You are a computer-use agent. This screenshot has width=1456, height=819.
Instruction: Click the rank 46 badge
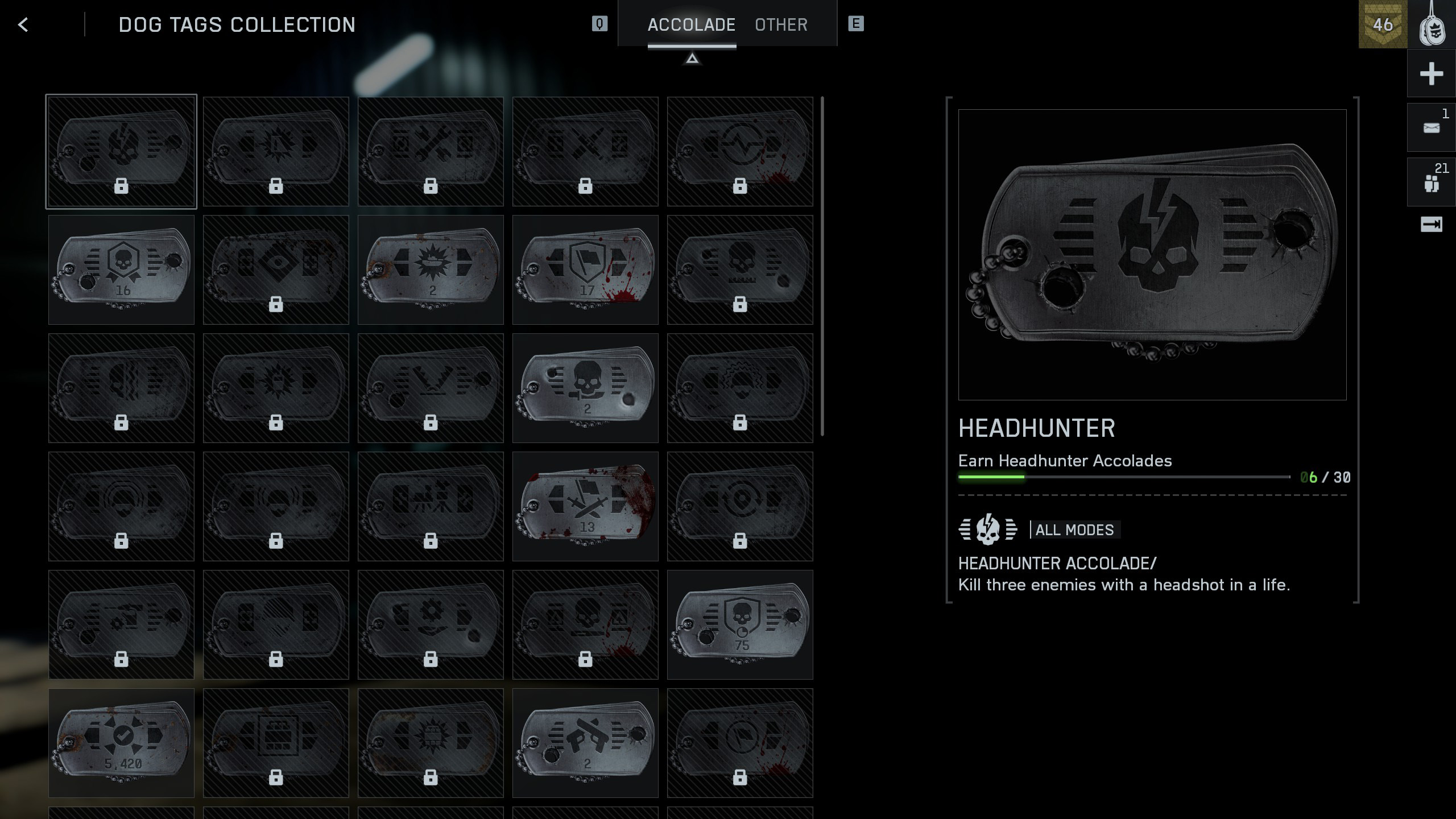point(1383,24)
